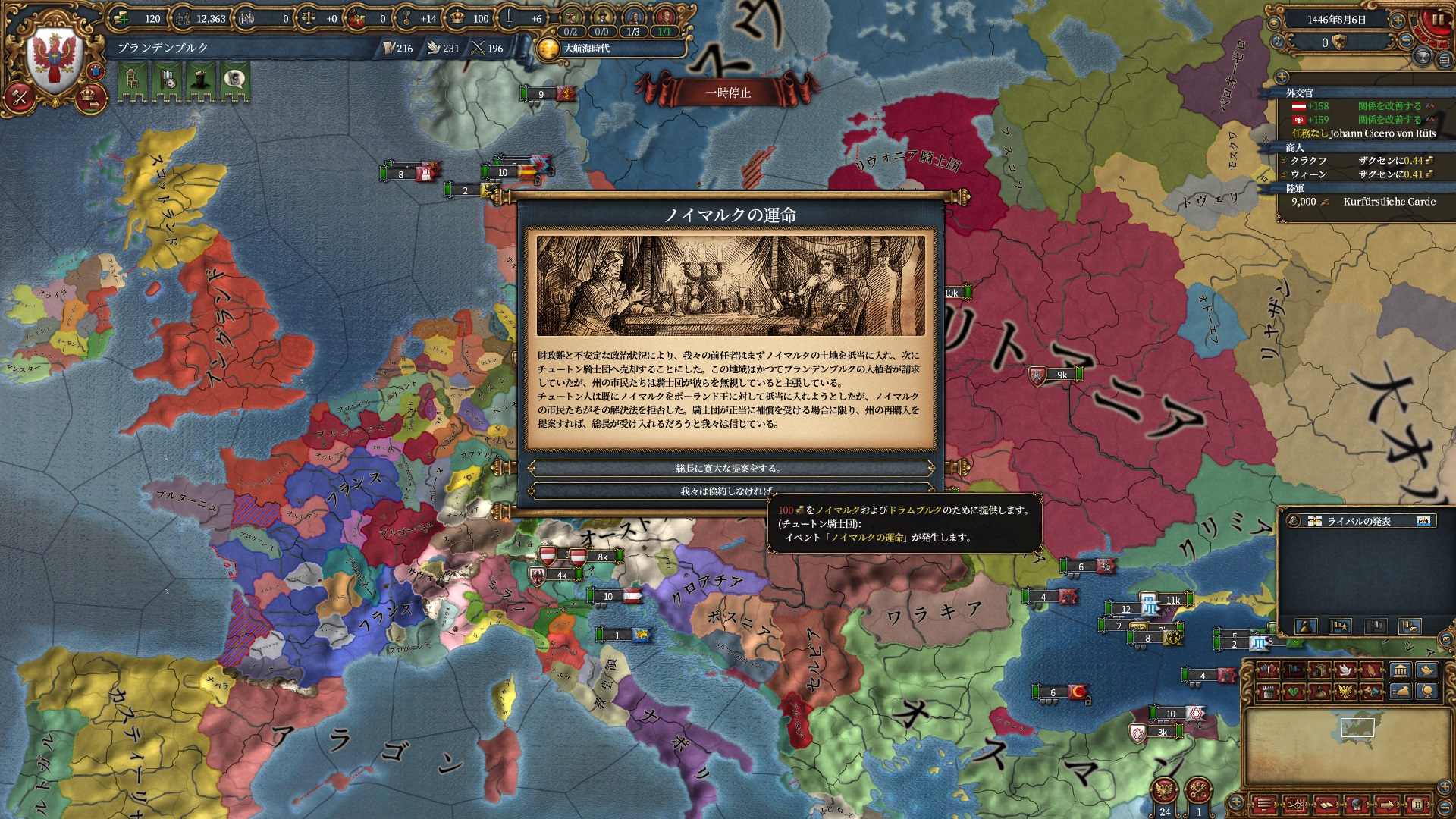
Task: Click the empty throne alert banner
Action: [x=132, y=79]
